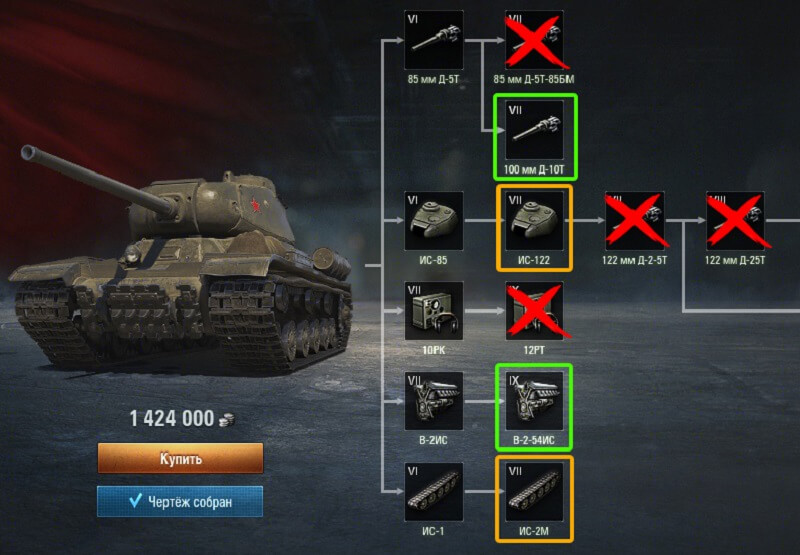The width and height of the screenshot is (800, 555).
Task: Click the Чертёж собран blueprint button
Action: [180, 502]
